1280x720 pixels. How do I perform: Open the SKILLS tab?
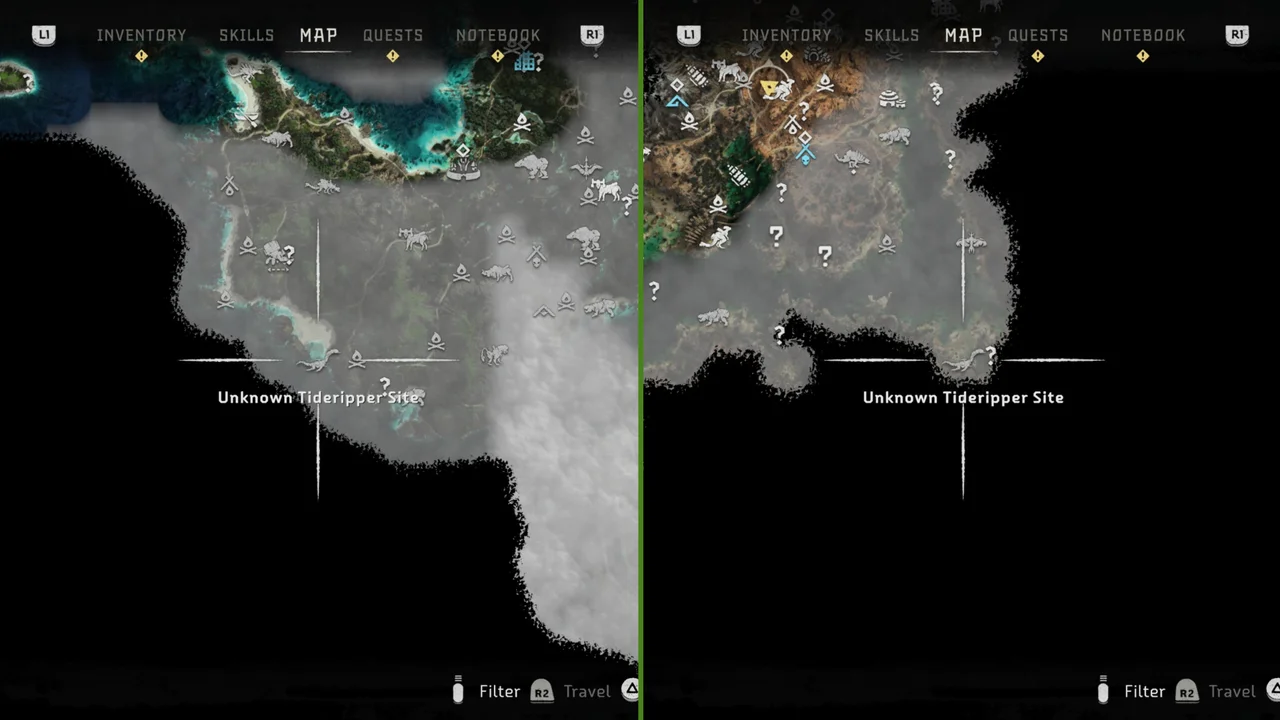click(x=246, y=35)
